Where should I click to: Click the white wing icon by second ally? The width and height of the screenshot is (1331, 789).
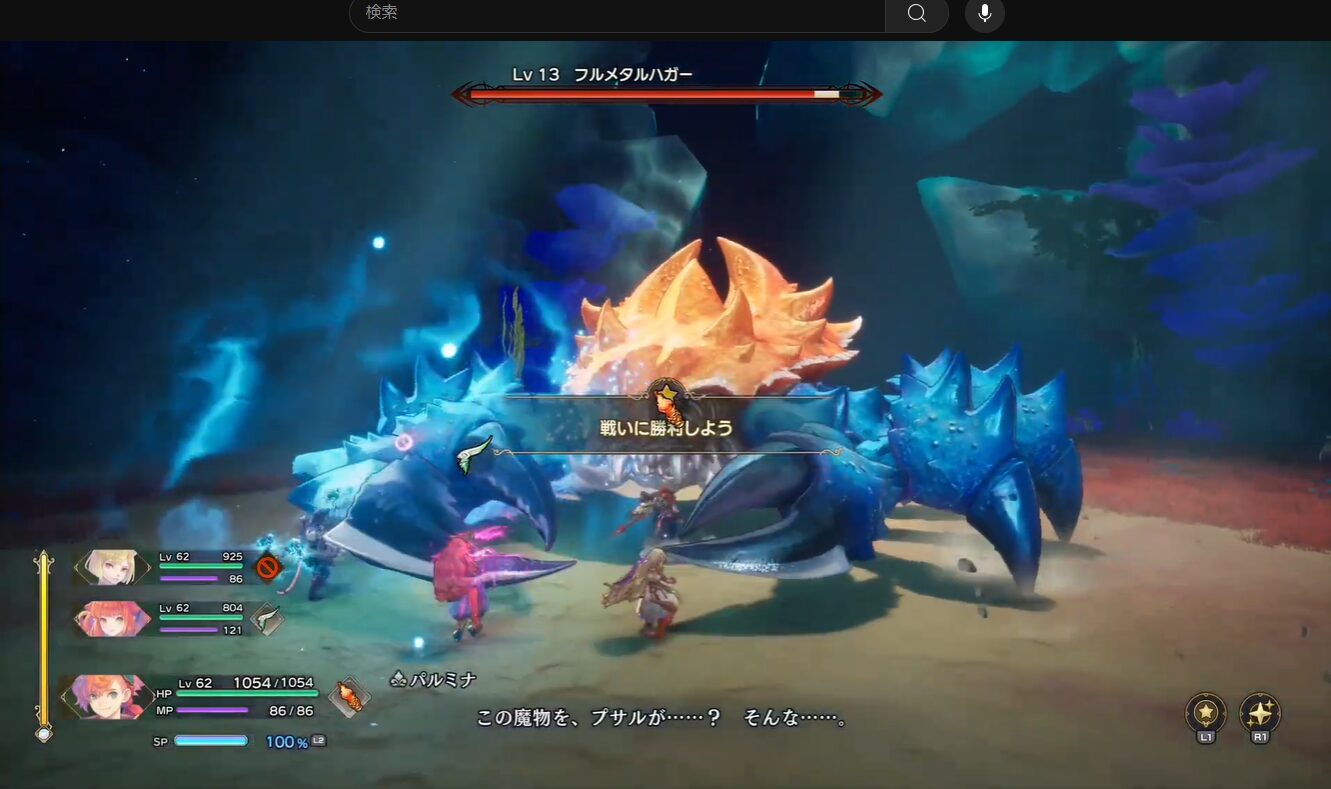[266, 619]
